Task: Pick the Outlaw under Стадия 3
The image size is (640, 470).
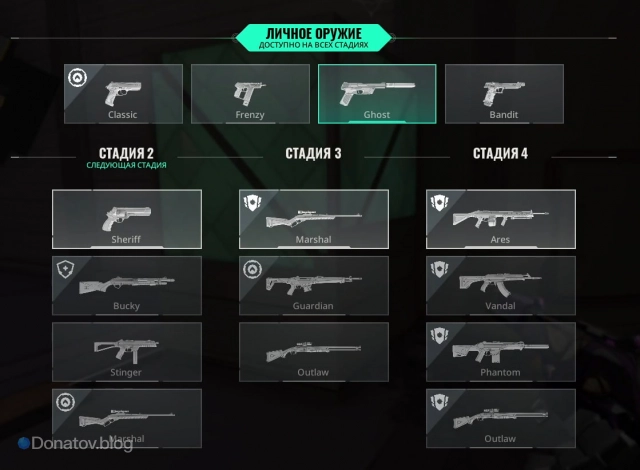Action: tap(314, 351)
